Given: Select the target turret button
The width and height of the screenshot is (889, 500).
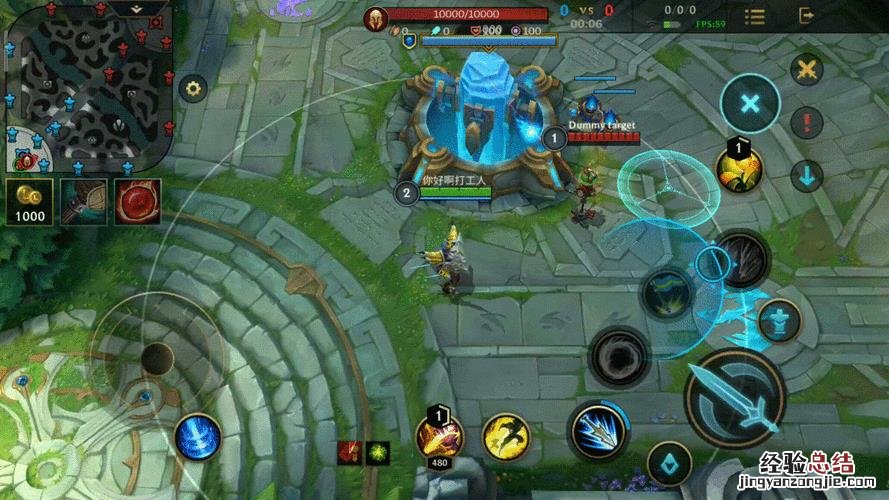Looking at the screenshot, I should pos(779,321).
